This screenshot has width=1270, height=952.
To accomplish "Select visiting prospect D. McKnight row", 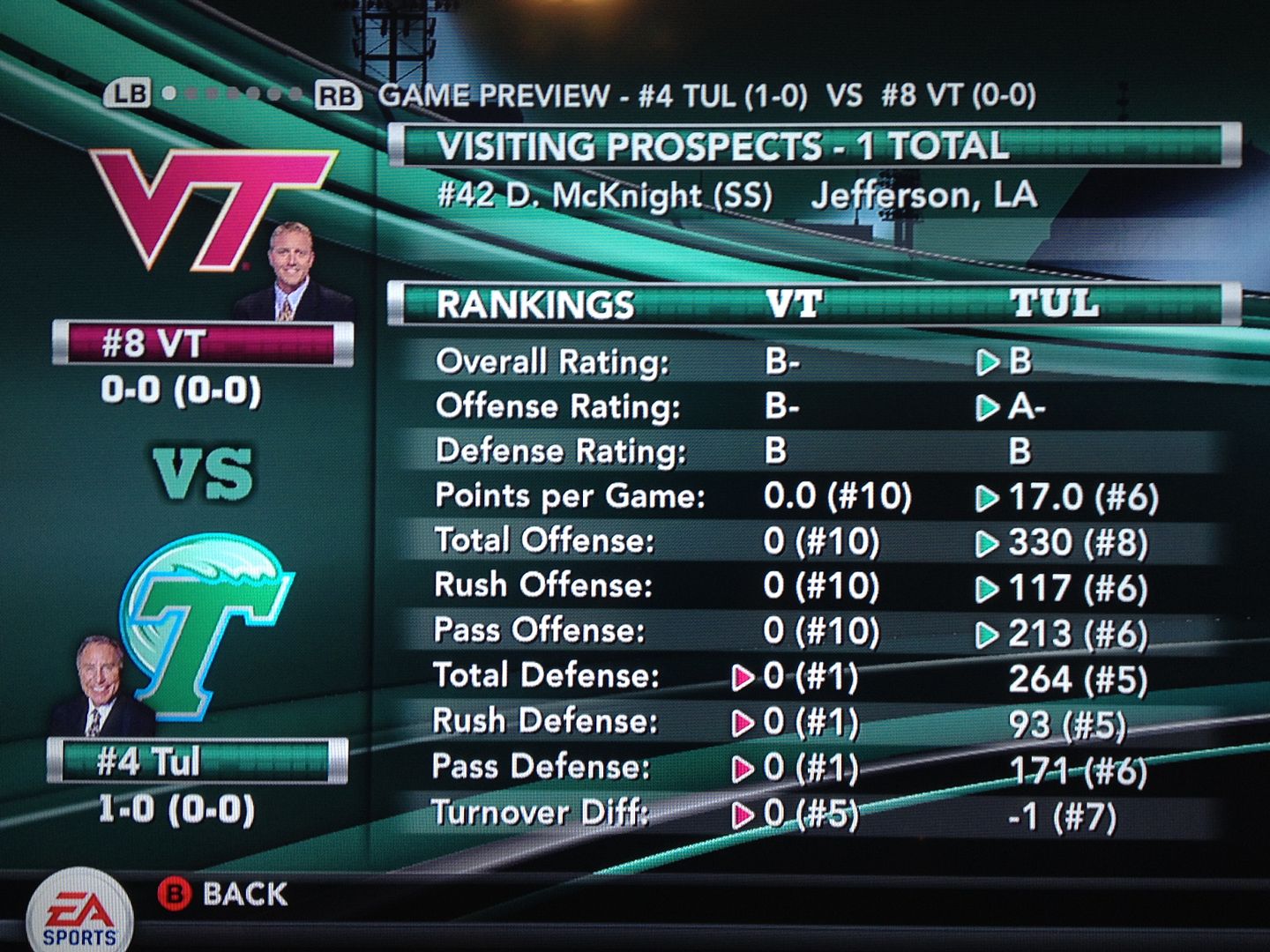I will point(736,196).
